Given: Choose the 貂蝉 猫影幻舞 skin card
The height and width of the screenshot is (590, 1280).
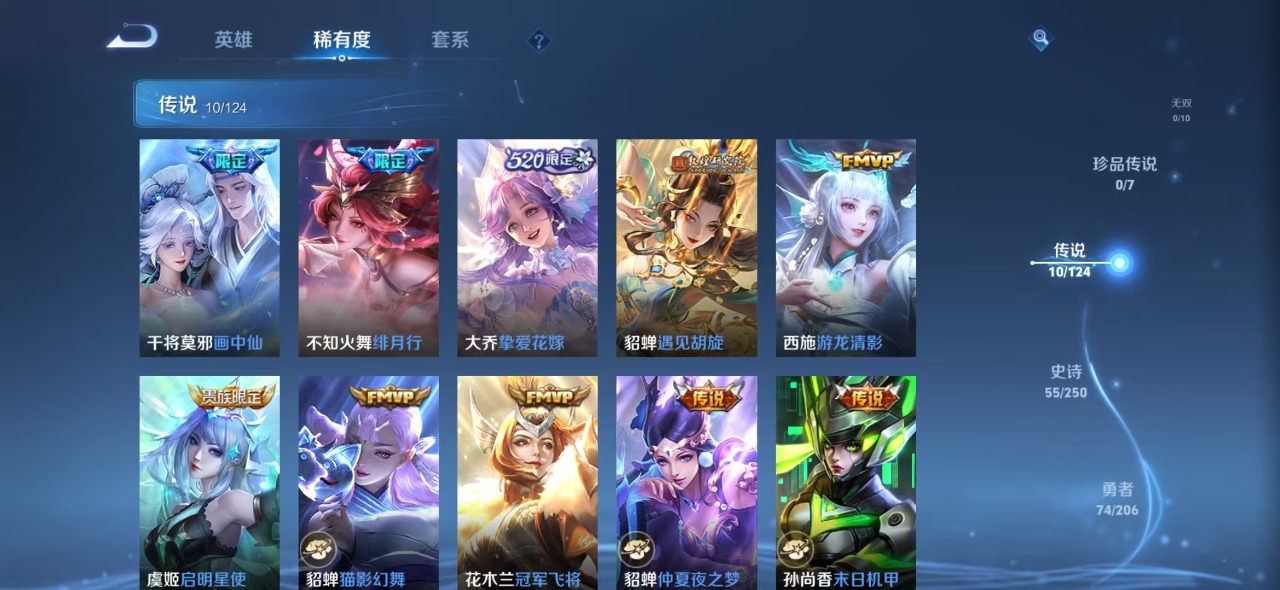Looking at the screenshot, I should click(368, 480).
